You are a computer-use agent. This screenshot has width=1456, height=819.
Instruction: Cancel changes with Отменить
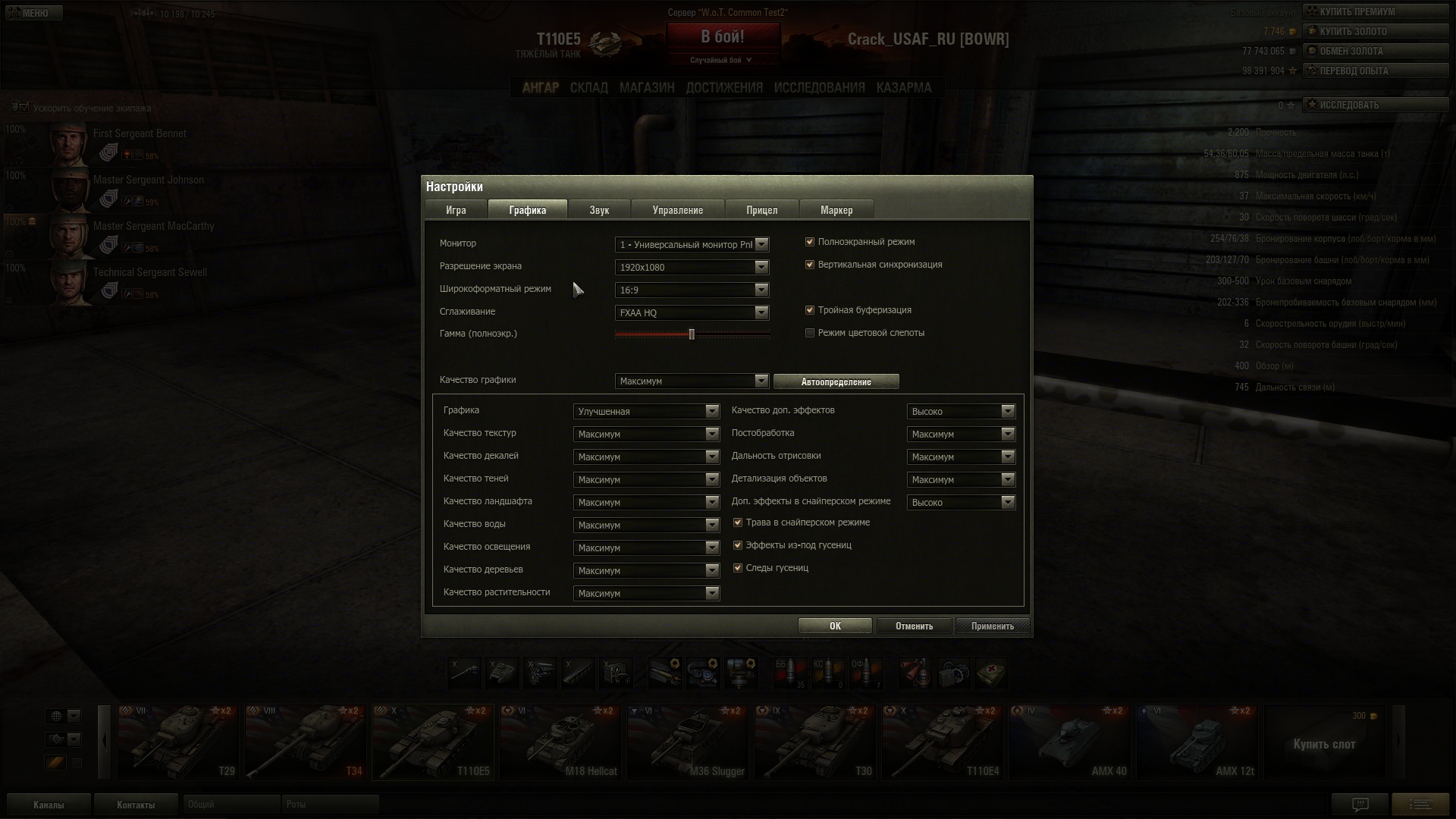(914, 626)
